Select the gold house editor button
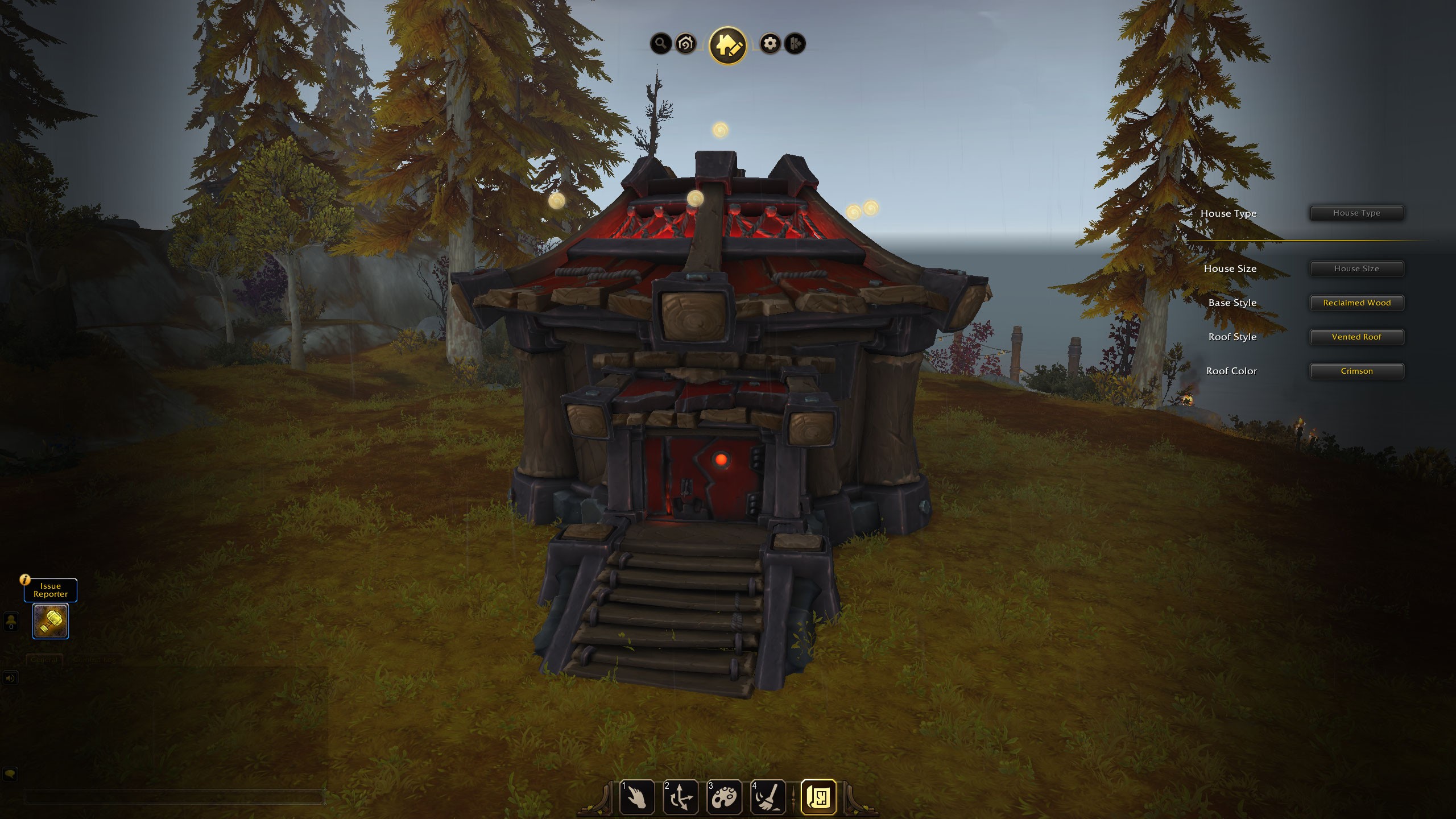Screen dimensions: 1456x819 (727, 45)
